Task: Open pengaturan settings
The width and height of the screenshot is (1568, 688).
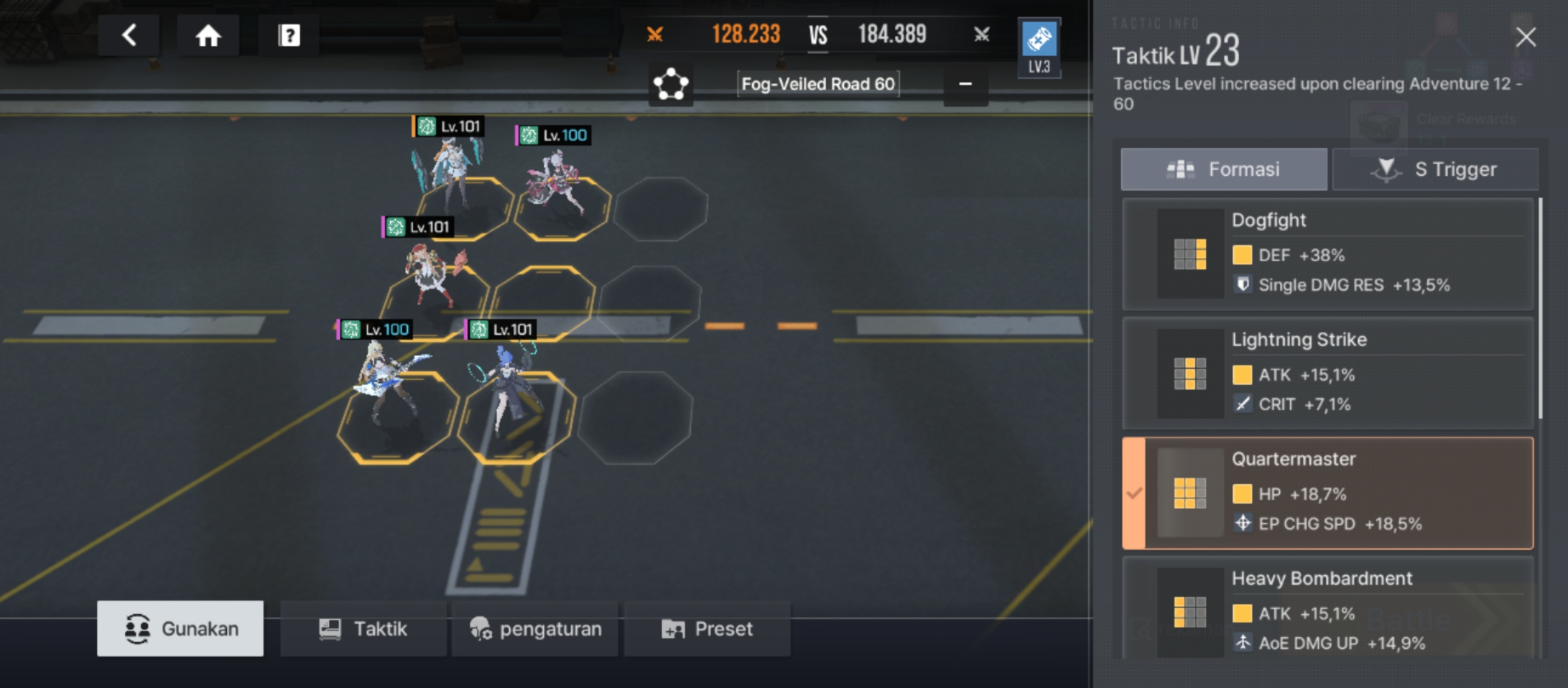Action: 535,629
